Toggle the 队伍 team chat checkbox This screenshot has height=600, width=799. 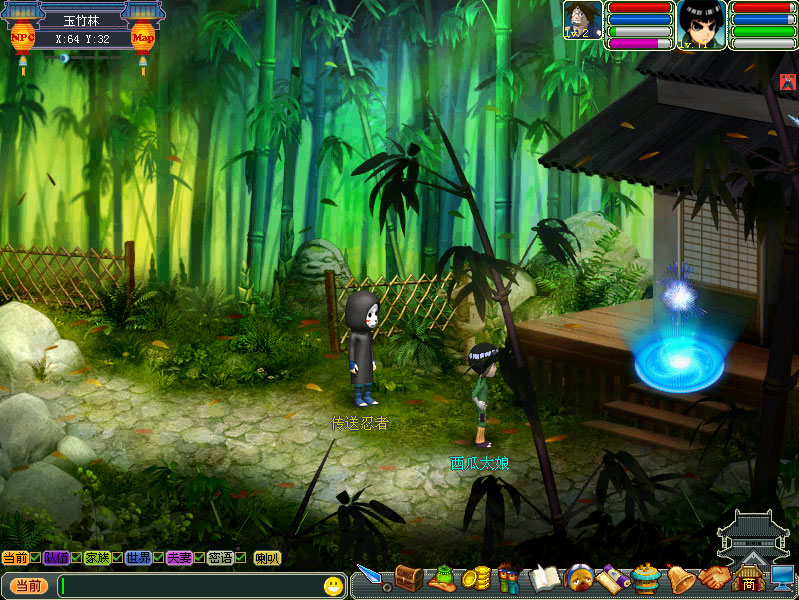tap(77, 558)
